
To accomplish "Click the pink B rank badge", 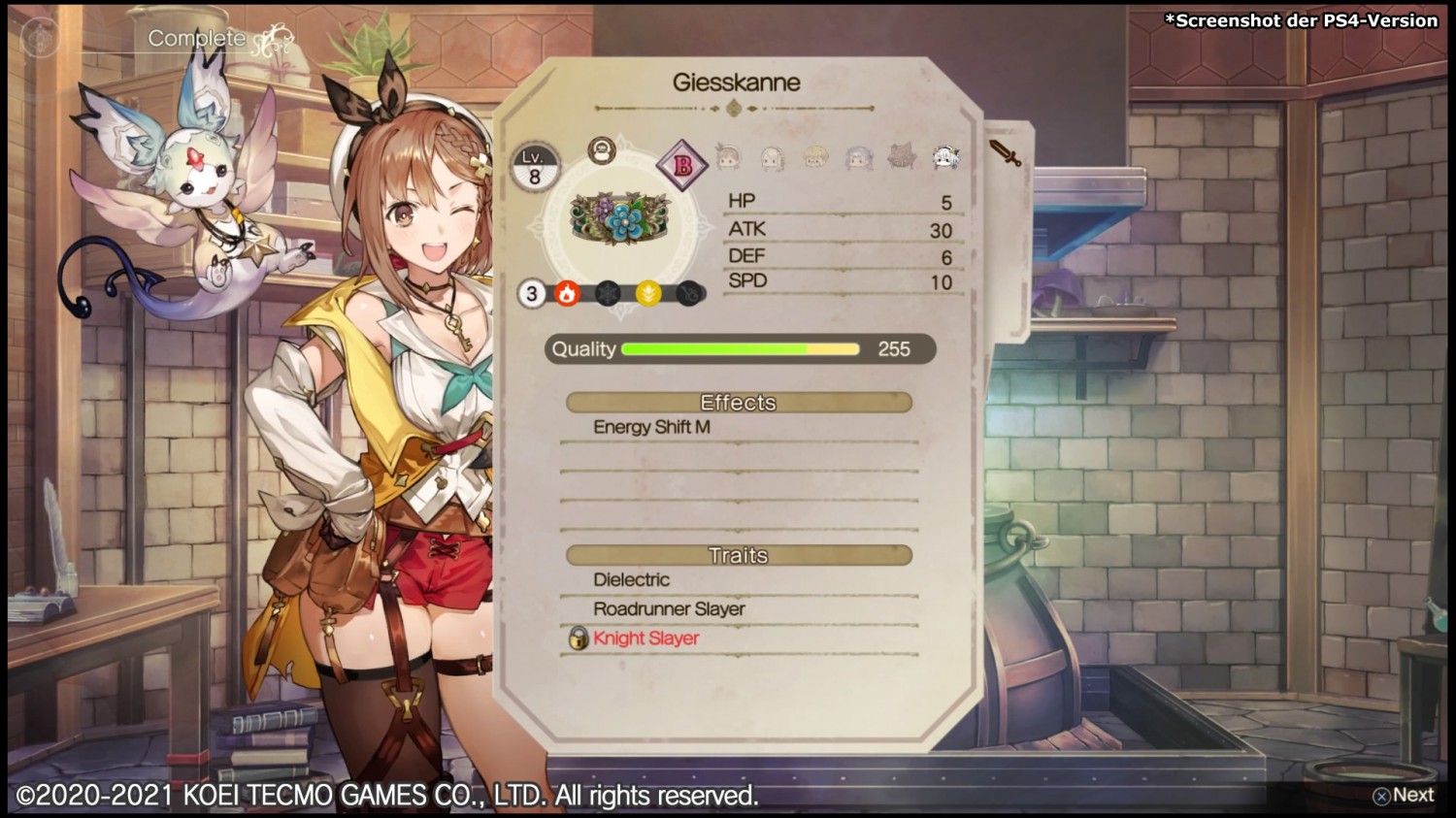I will [x=682, y=165].
